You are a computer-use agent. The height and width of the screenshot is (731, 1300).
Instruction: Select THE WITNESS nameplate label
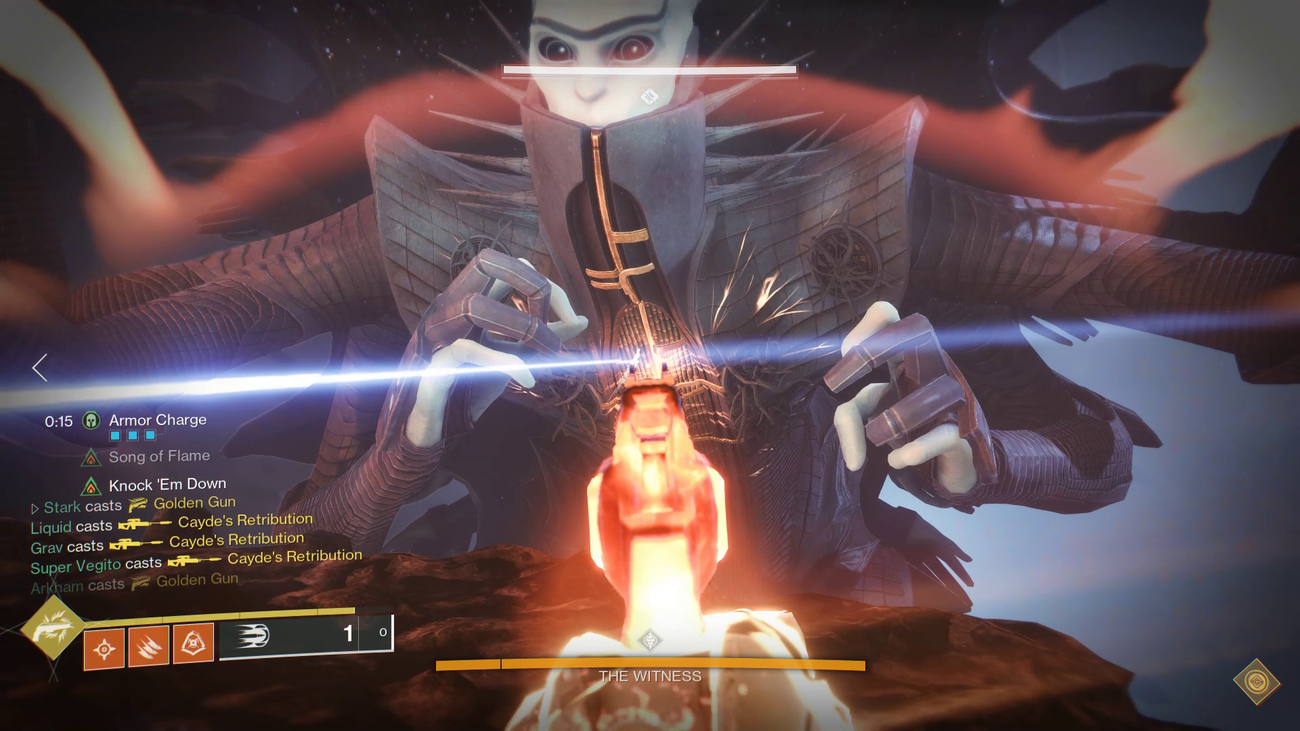point(649,676)
